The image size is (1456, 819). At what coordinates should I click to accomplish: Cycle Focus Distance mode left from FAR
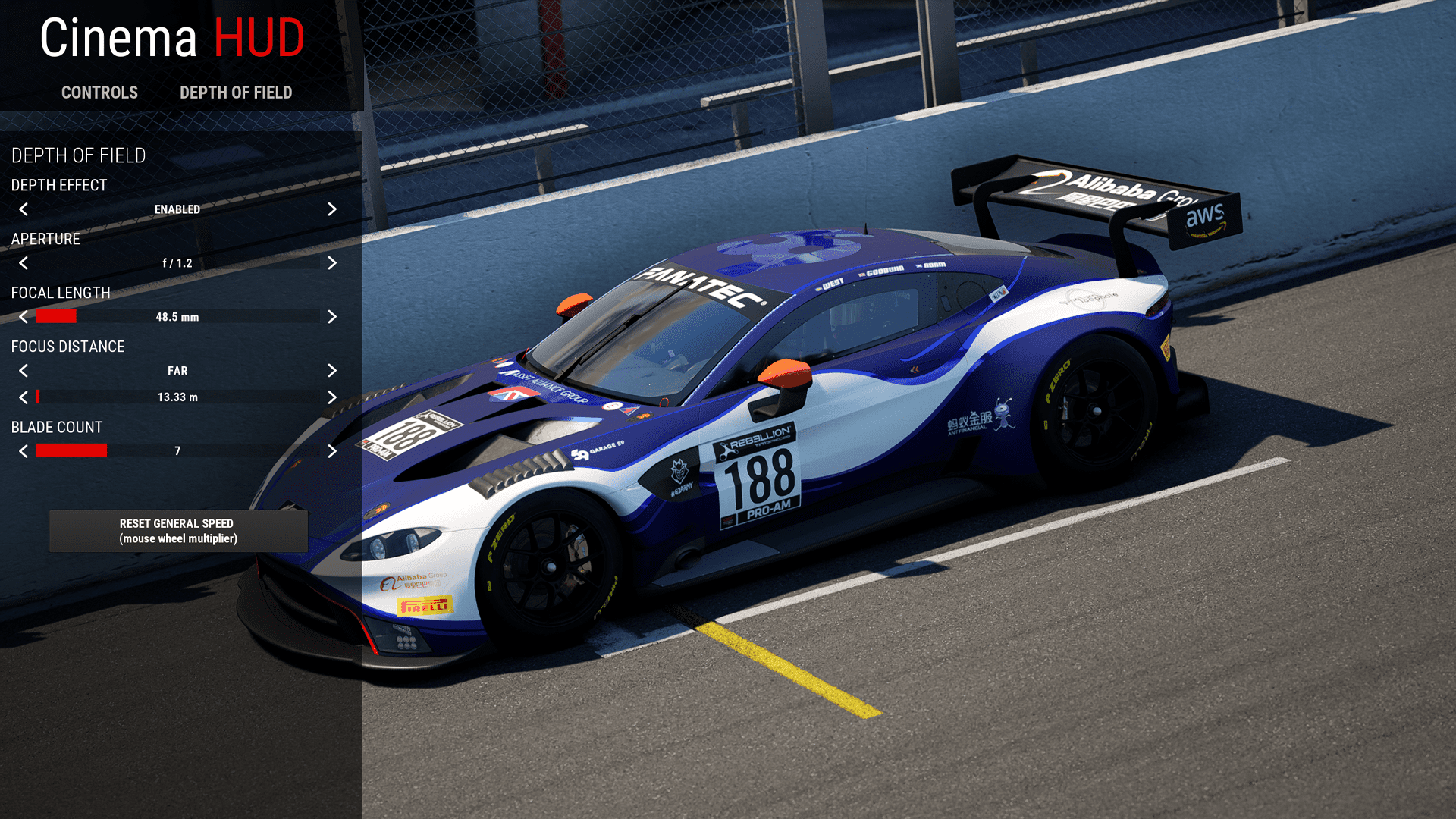pos(24,371)
